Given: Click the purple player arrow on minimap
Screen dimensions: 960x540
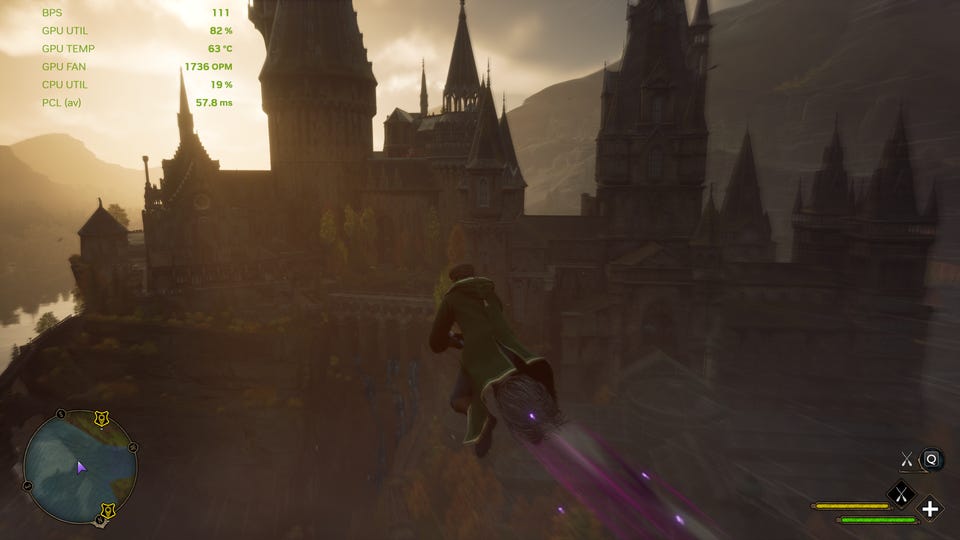Looking at the screenshot, I should coord(81,466).
